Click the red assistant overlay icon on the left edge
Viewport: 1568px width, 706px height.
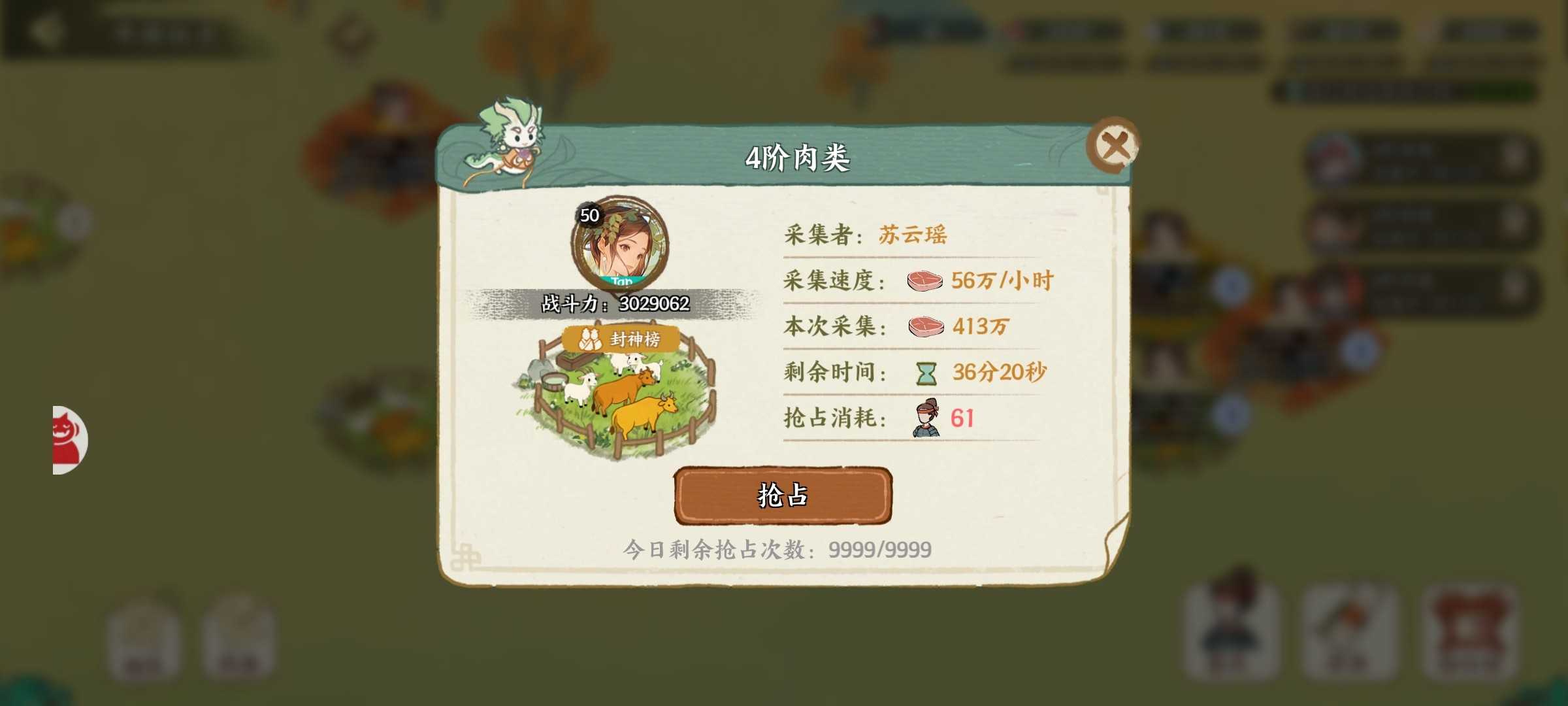[x=63, y=439]
